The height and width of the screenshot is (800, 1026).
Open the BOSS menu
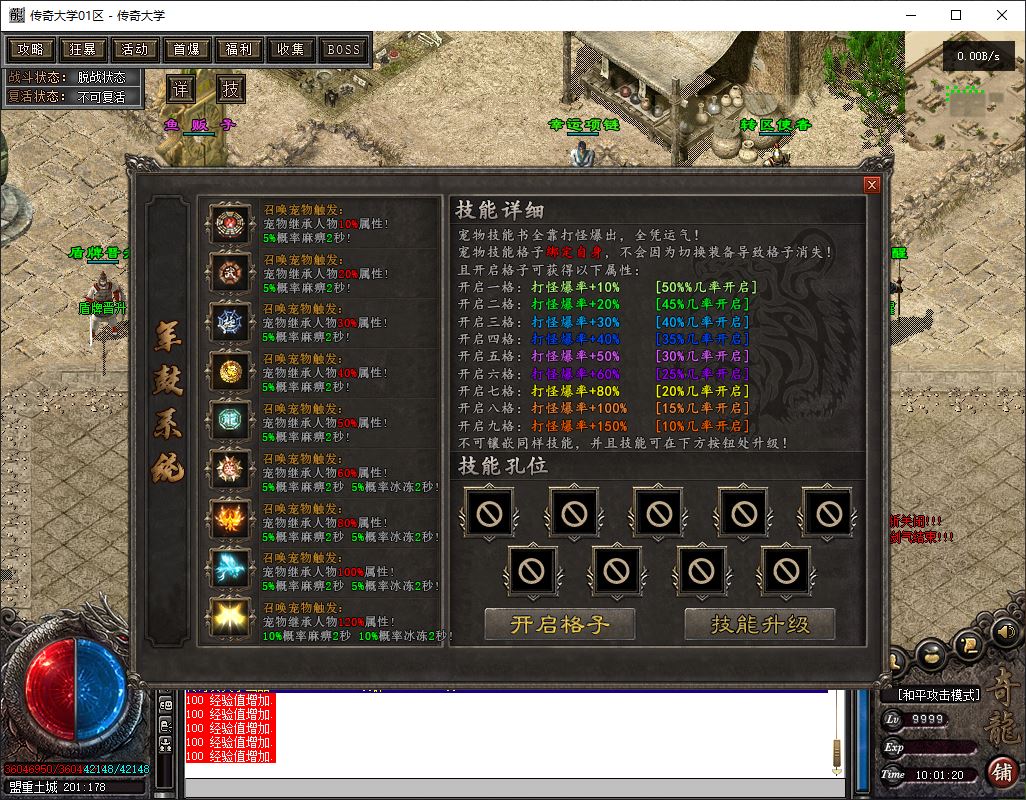[x=343, y=49]
